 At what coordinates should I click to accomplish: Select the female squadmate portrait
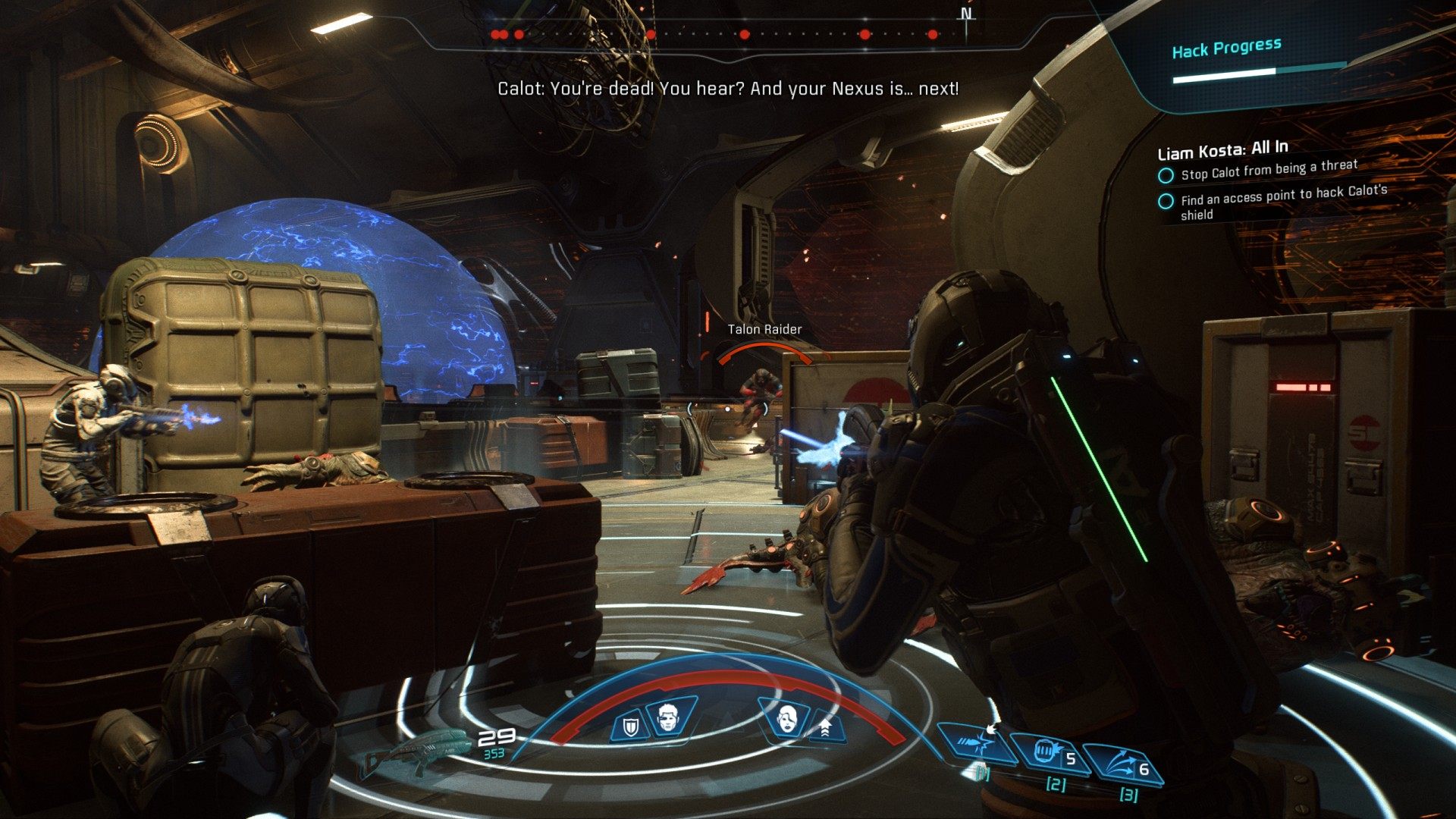coord(789,717)
